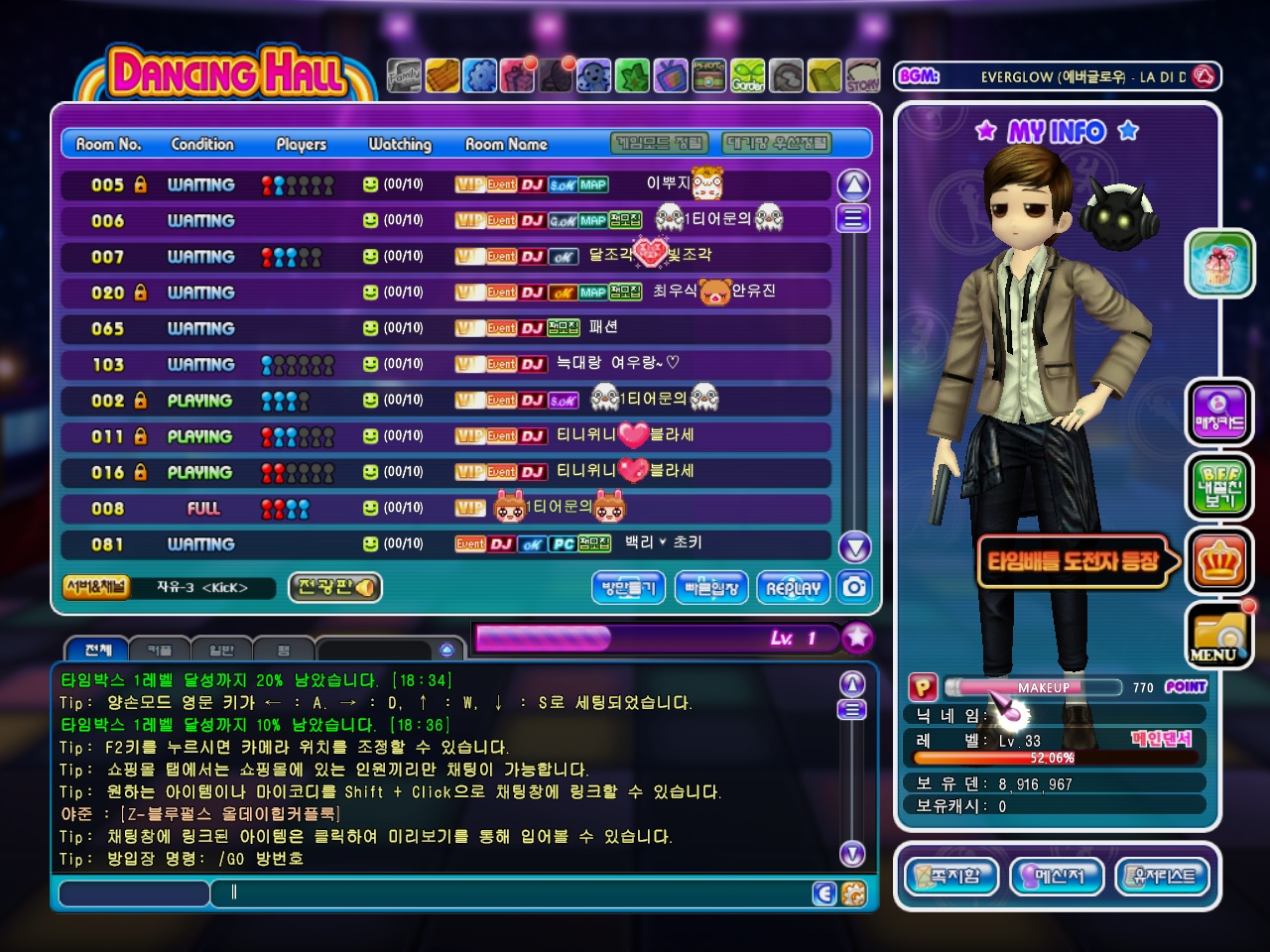Open the Family icon in top toolbar

point(404,76)
